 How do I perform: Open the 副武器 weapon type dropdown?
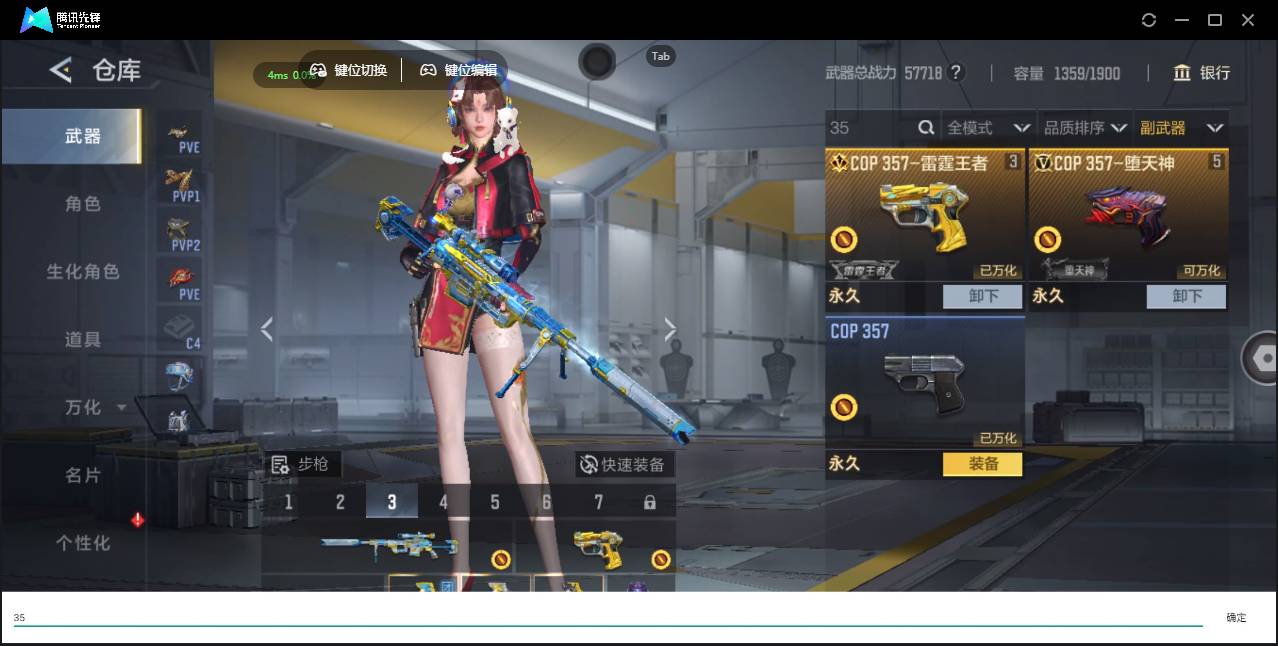(1181, 128)
